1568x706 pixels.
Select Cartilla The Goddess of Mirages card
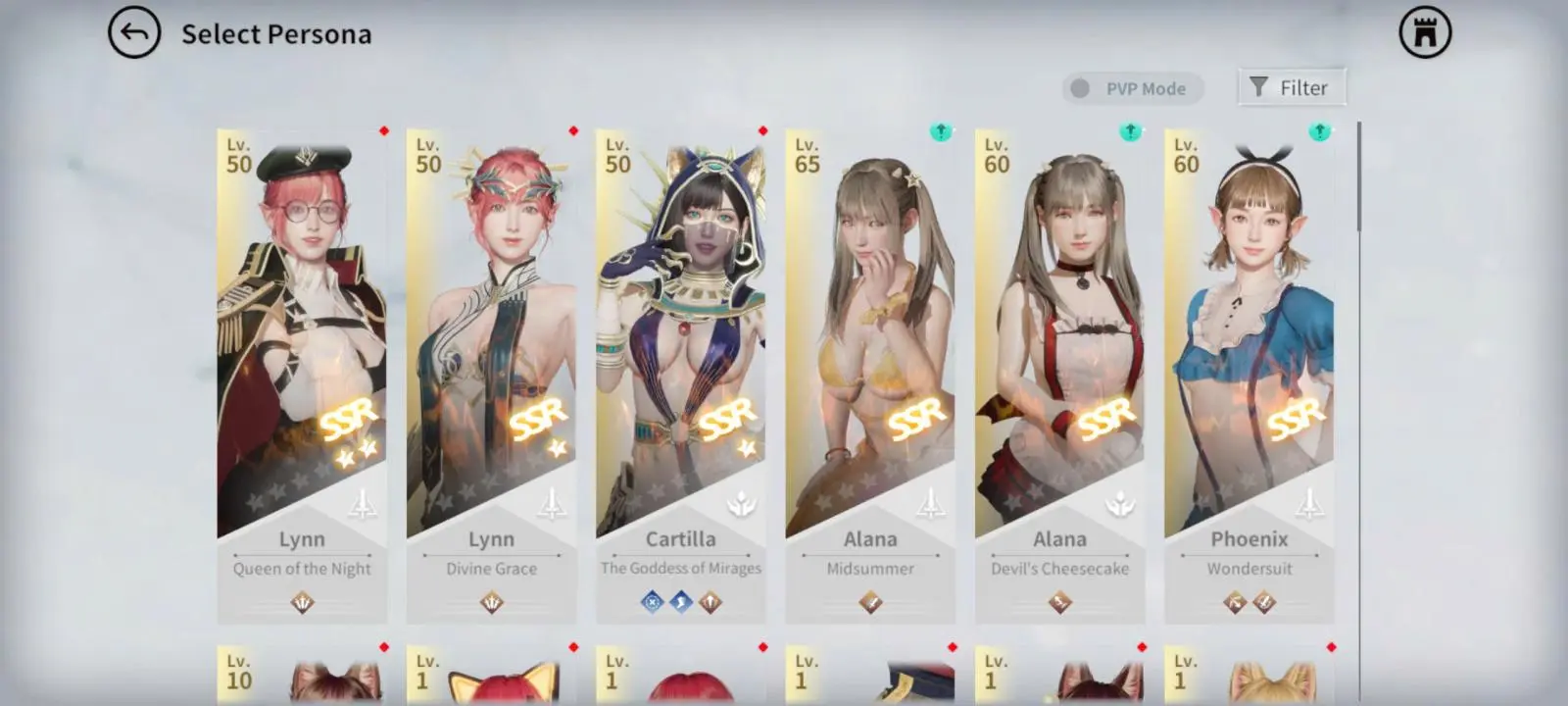click(x=680, y=373)
